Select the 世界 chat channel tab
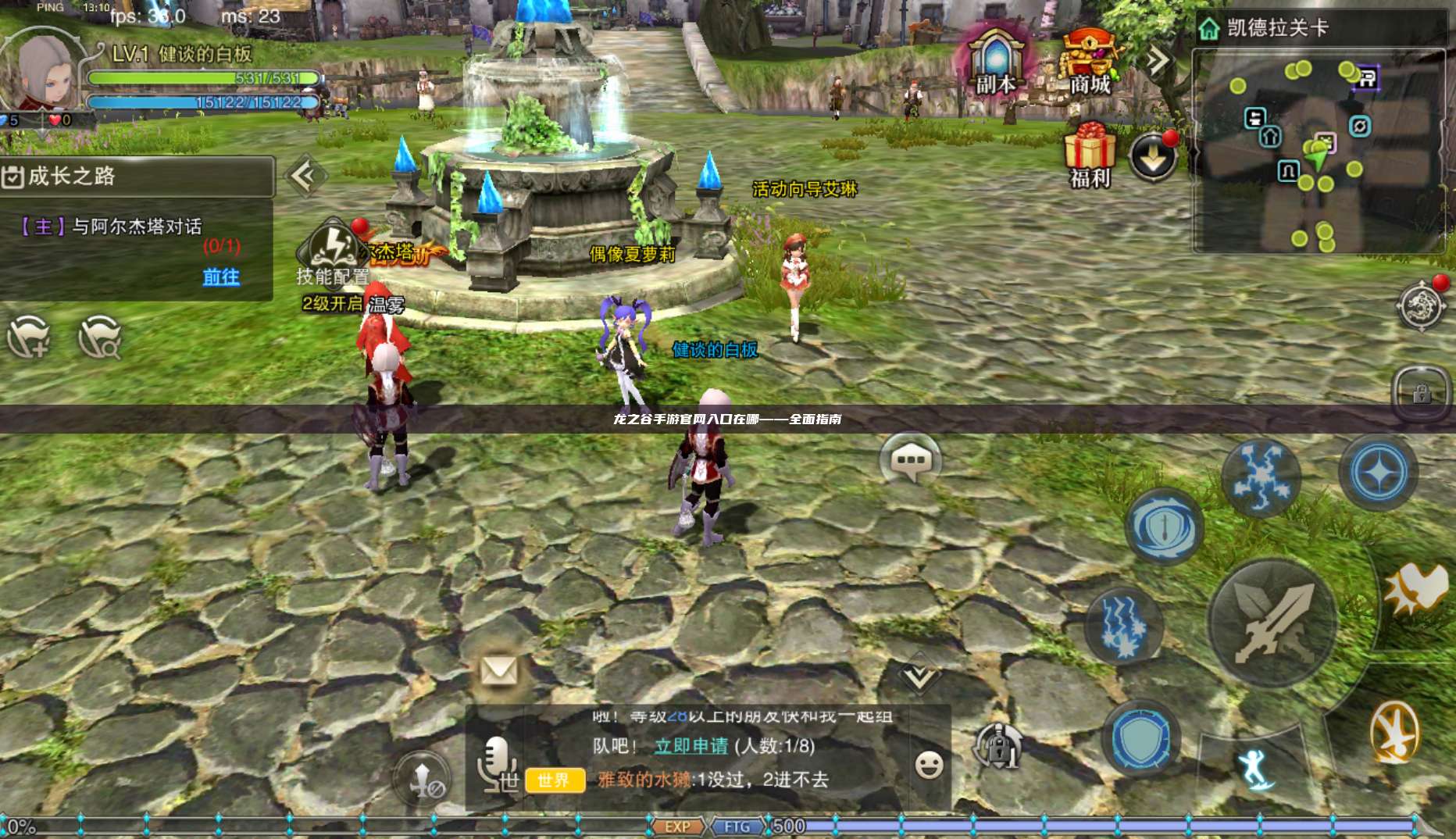The height and width of the screenshot is (839, 1456). (x=555, y=780)
